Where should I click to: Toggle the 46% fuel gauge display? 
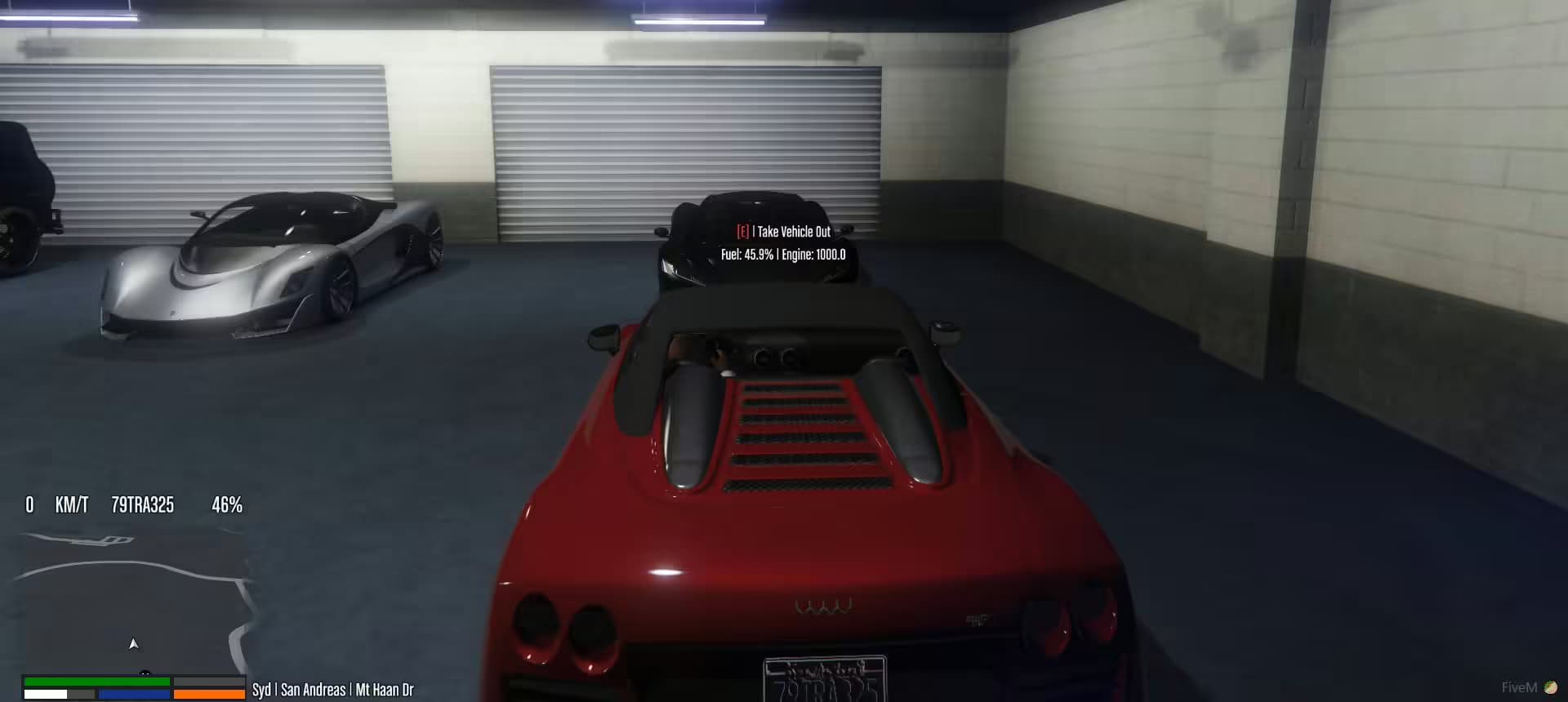point(226,506)
